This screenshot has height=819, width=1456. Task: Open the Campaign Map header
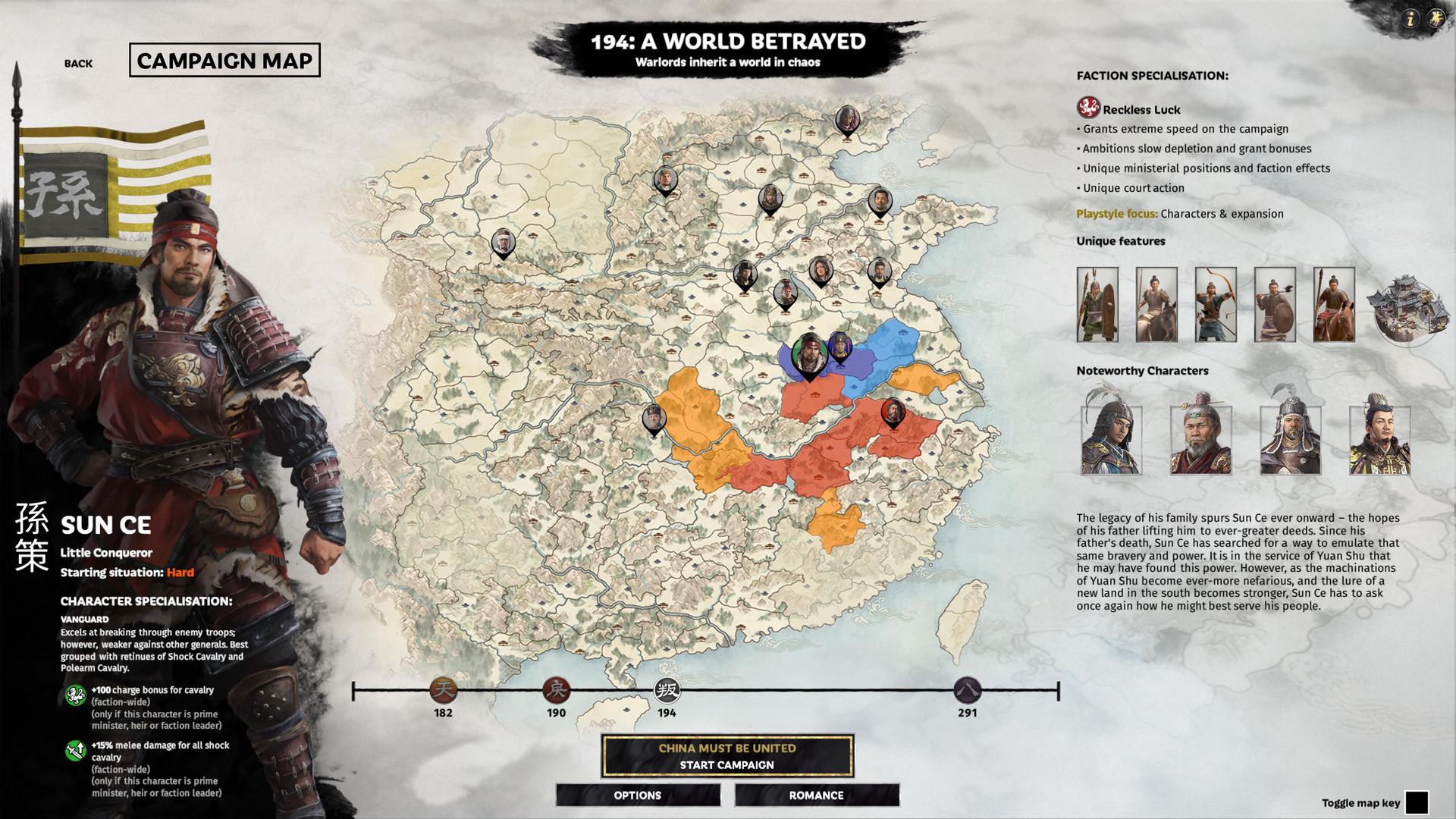pyautogui.click(x=225, y=61)
